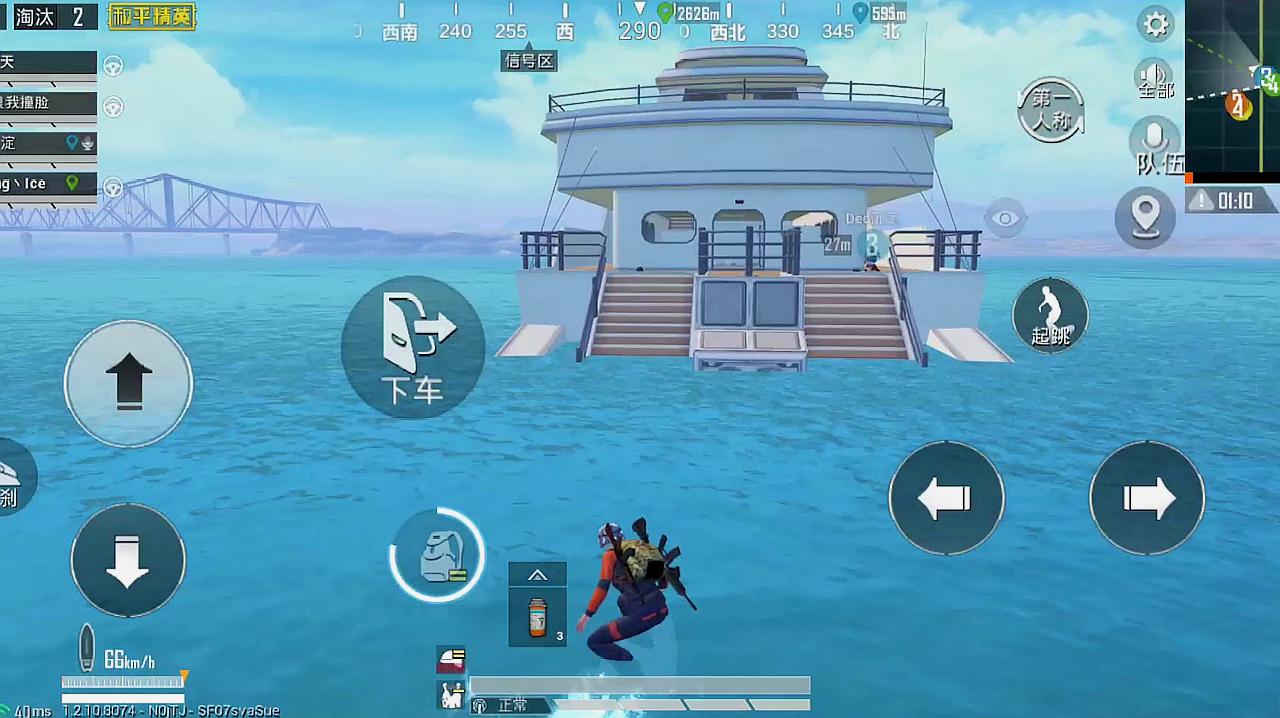Open the minimap
Image resolution: width=1280 pixels, height=718 pixels.
pos(1233,87)
